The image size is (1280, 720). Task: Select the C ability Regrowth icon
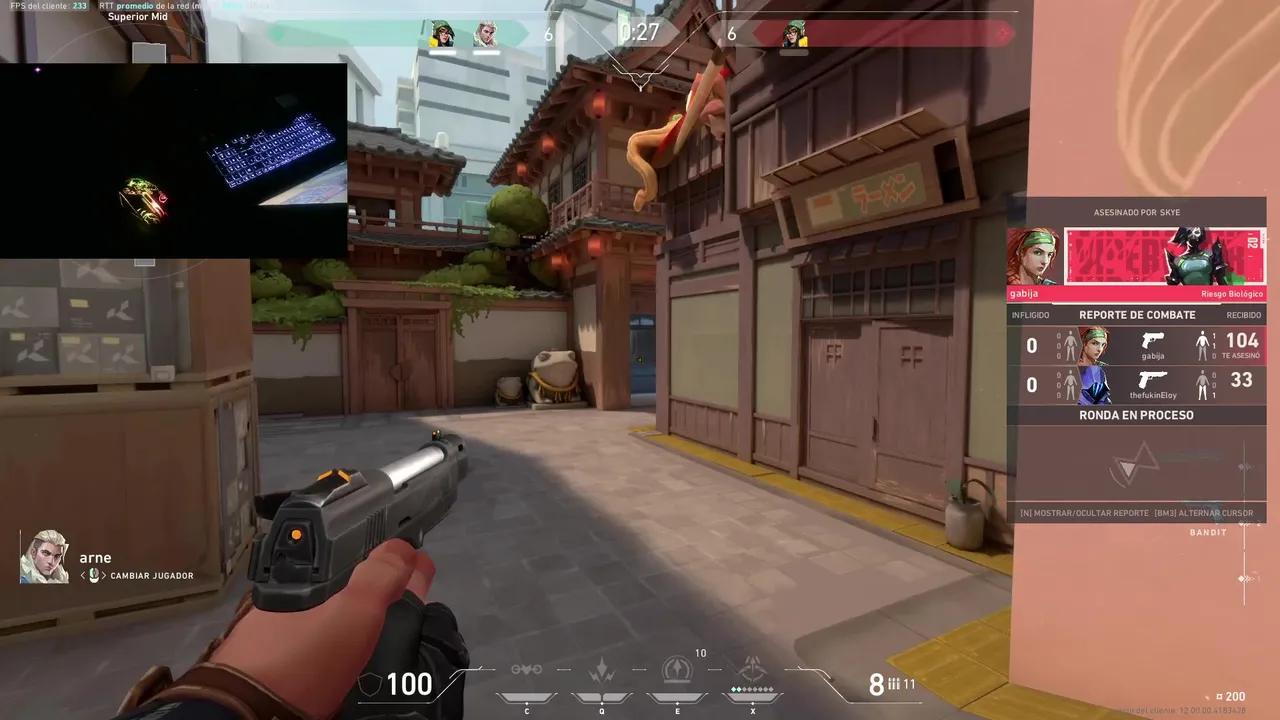[526, 668]
